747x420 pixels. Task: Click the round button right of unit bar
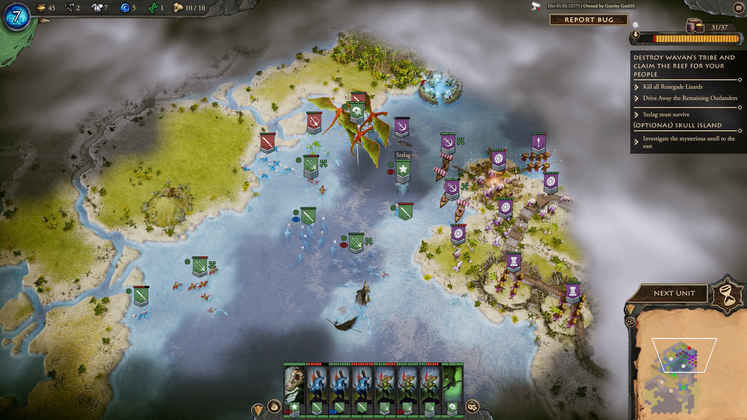click(472, 407)
